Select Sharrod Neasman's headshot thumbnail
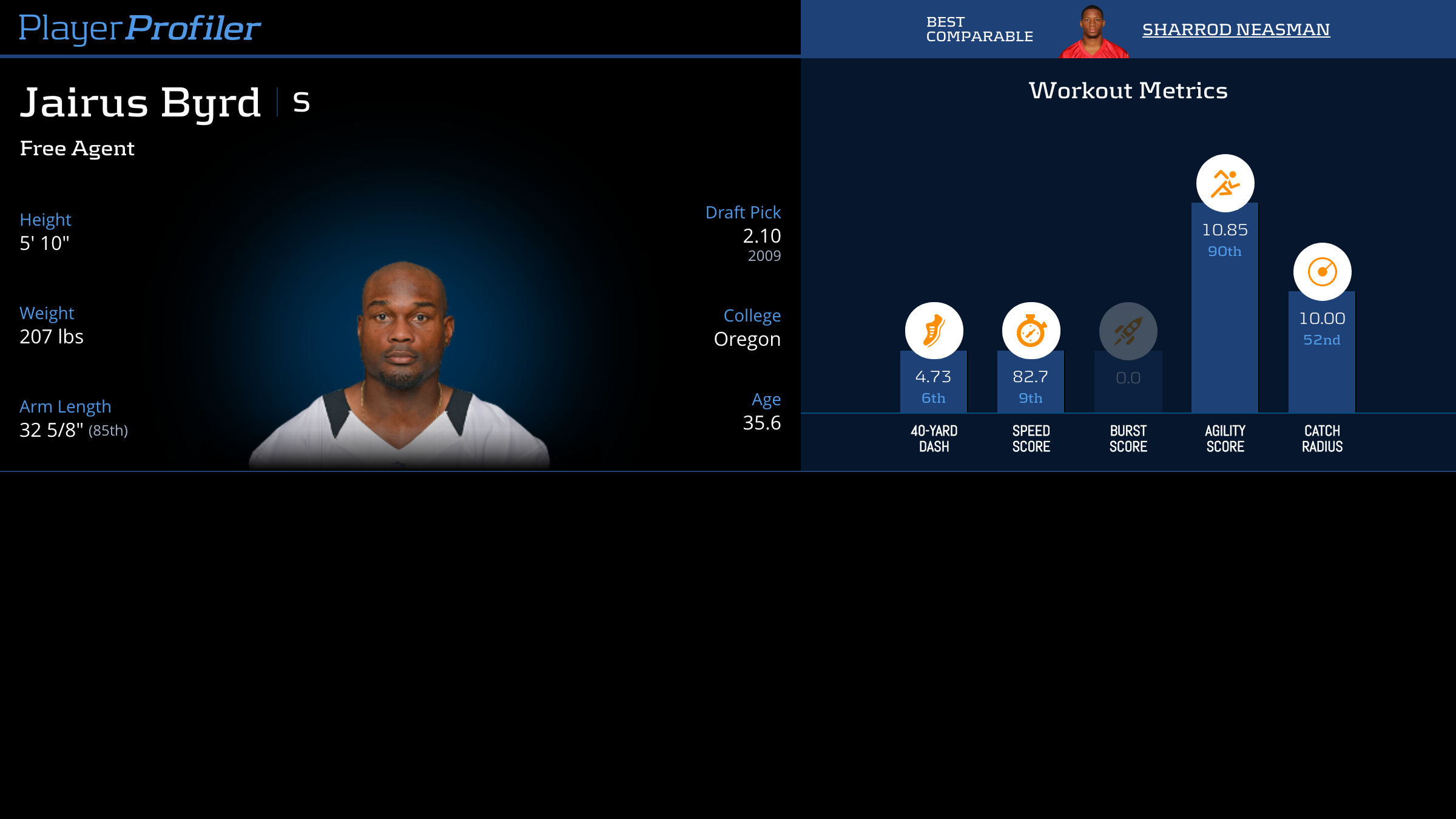This screenshot has width=1456, height=819. point(1093,33)
